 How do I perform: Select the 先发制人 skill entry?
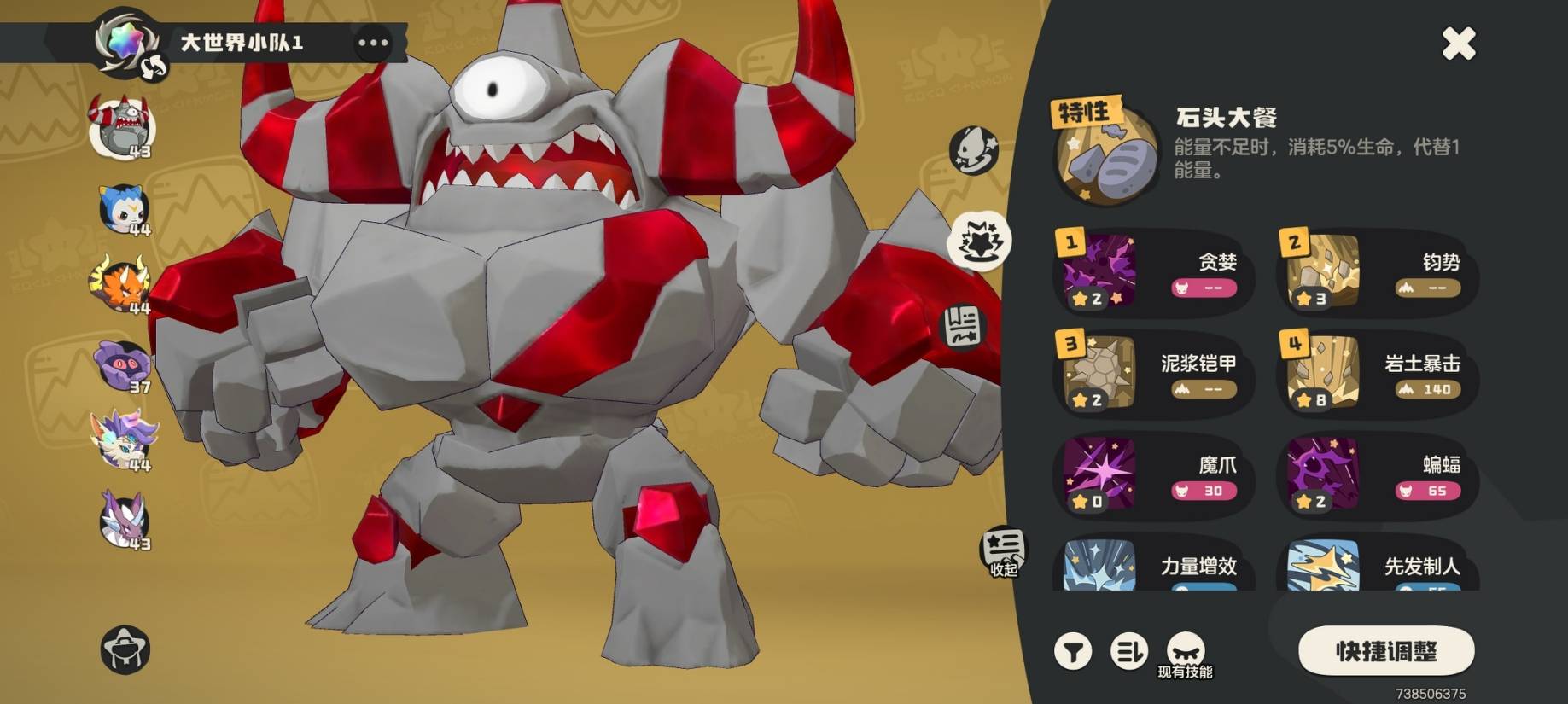coord(1378,567)
